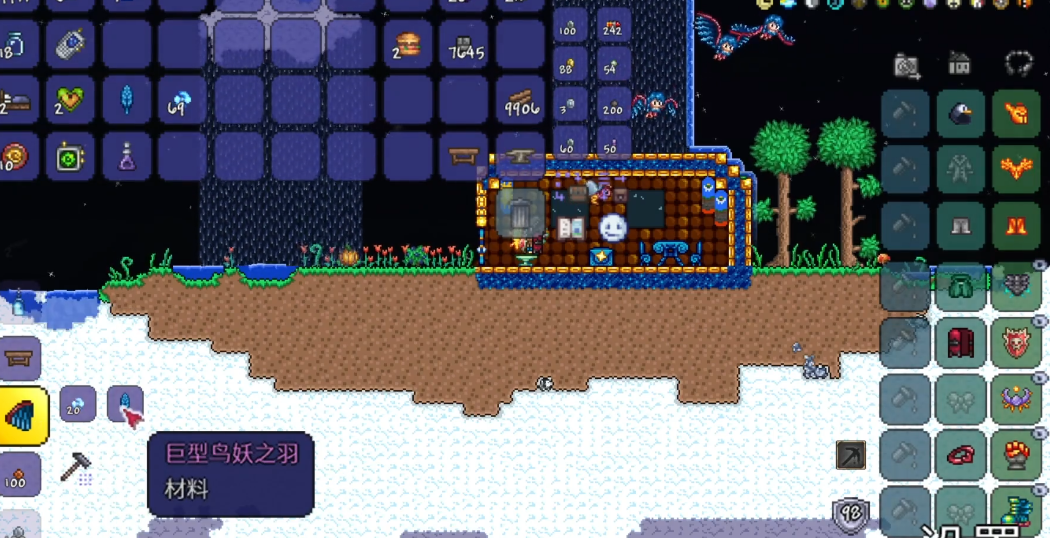Choose the work bench crafting recipe

click(x=20, y=358)
